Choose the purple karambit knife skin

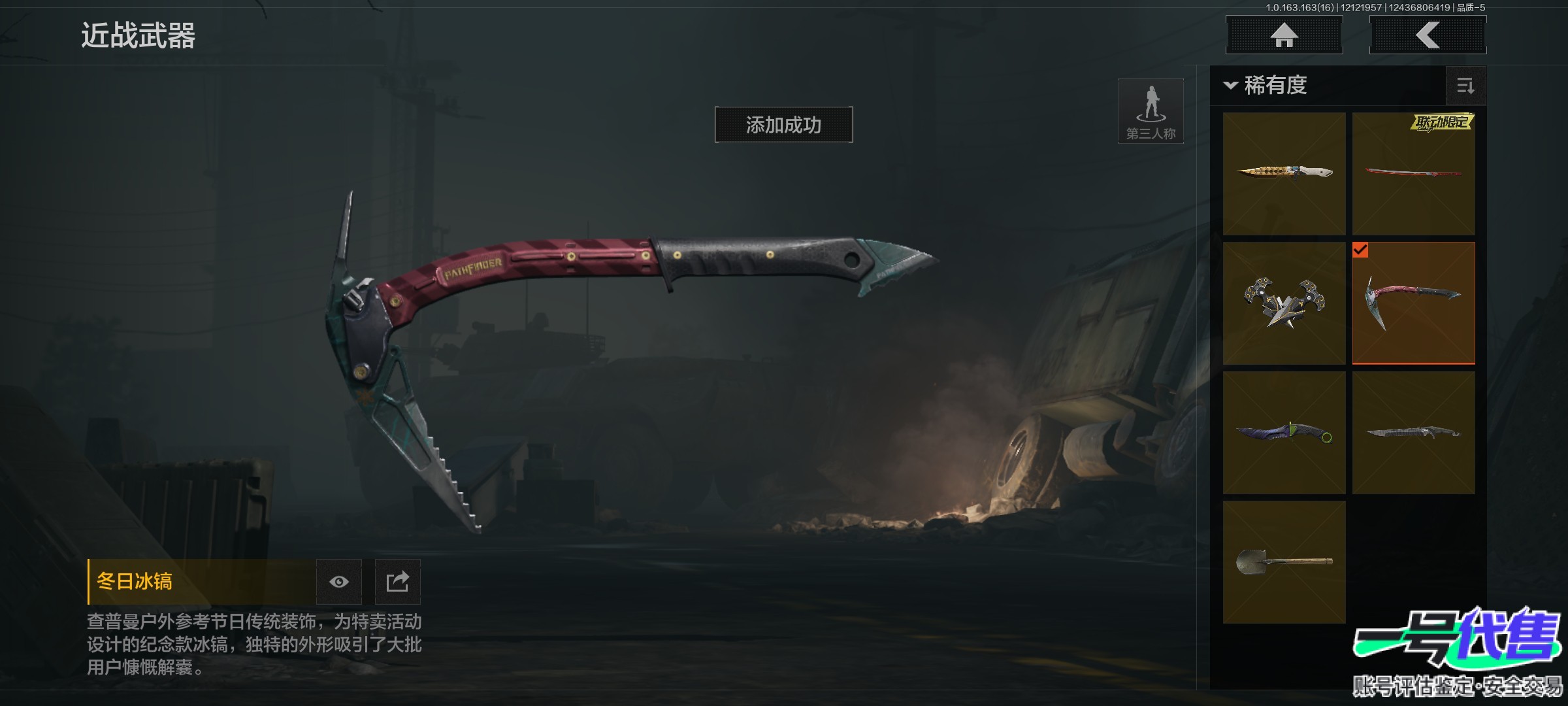(x=1284, y=432)
